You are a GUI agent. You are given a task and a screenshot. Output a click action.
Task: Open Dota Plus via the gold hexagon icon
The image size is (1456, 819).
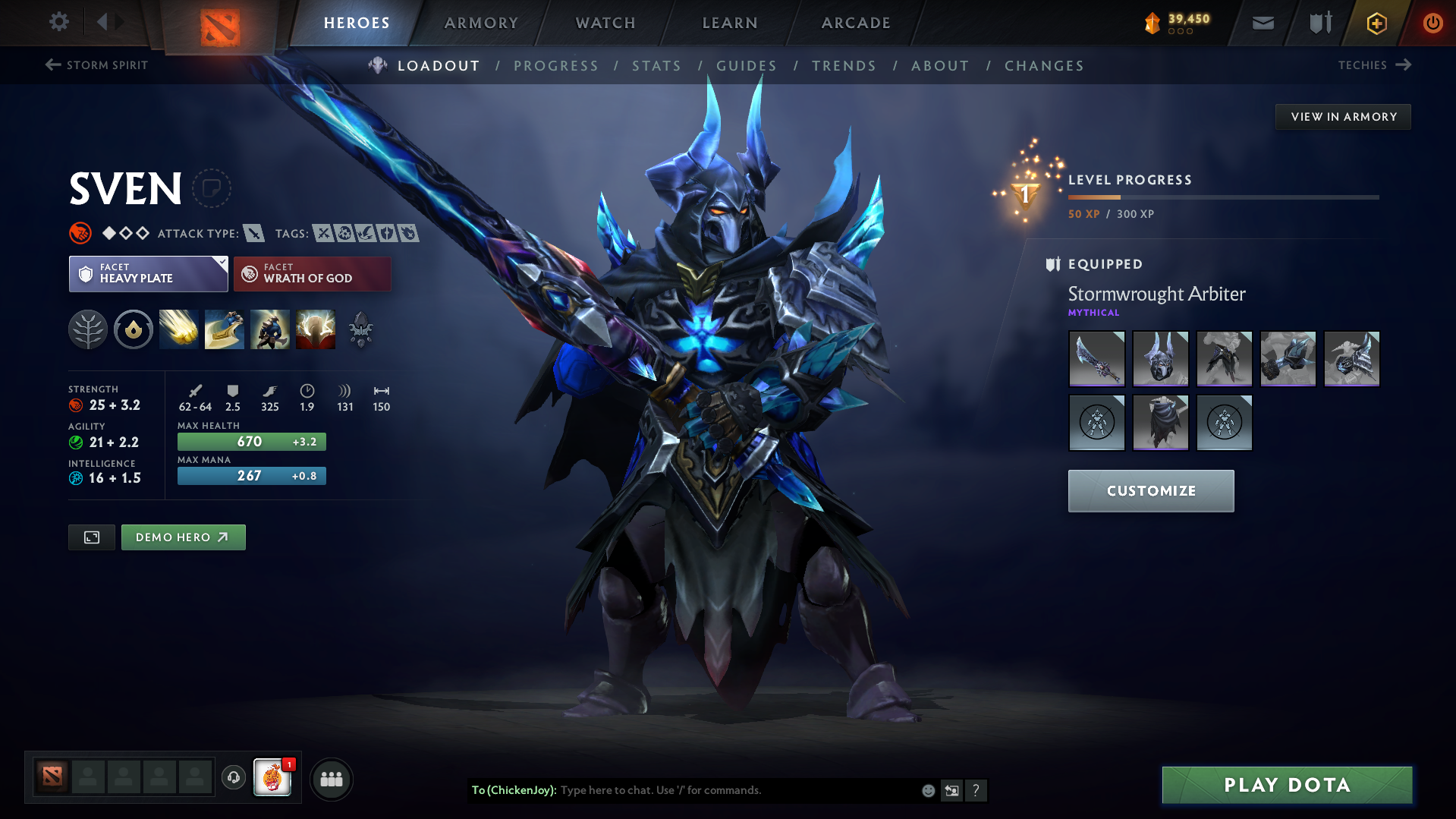[x=1376, y=23]
